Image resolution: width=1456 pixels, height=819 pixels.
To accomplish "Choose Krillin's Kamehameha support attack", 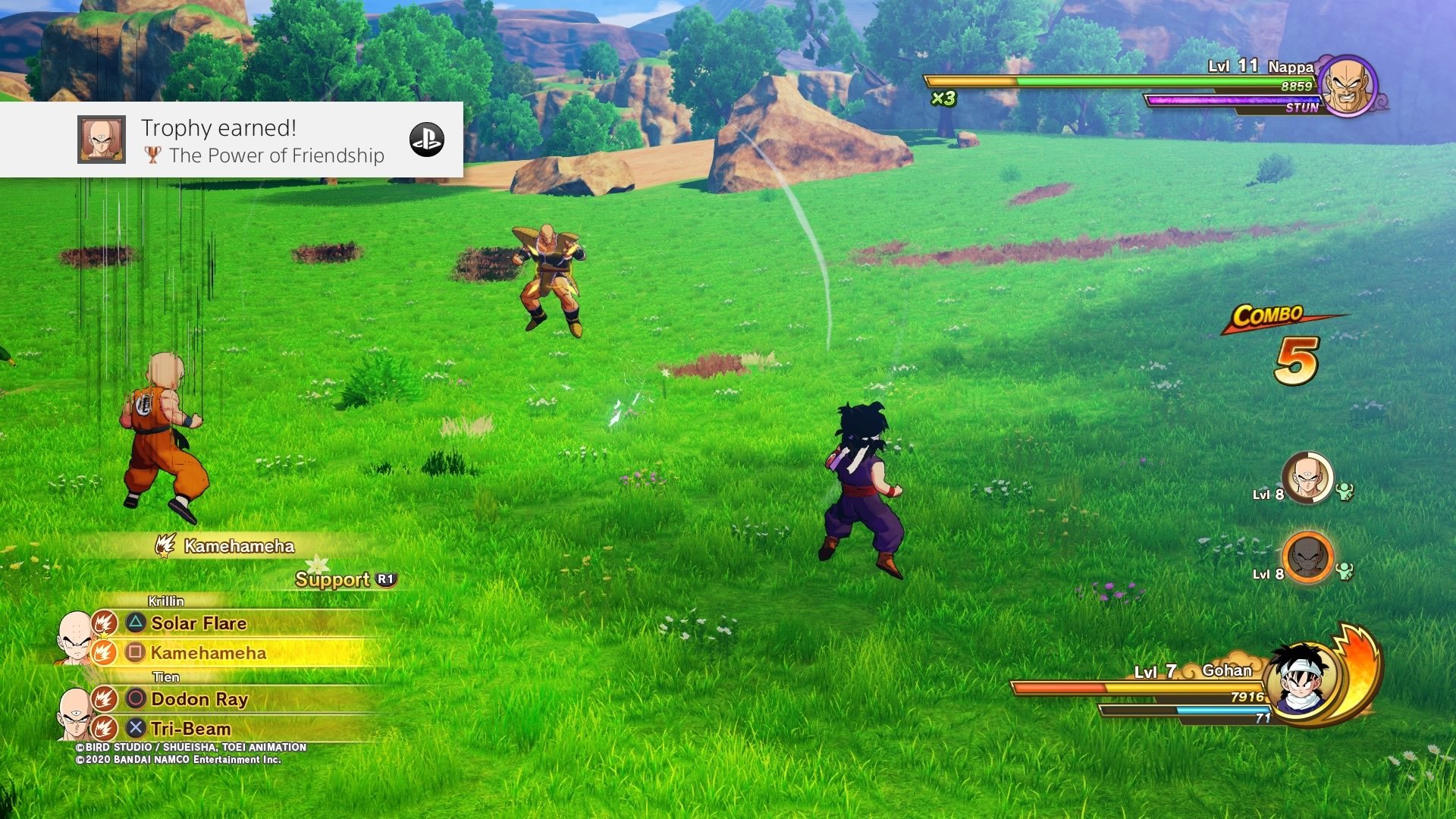I will click(x=208, y=653).
